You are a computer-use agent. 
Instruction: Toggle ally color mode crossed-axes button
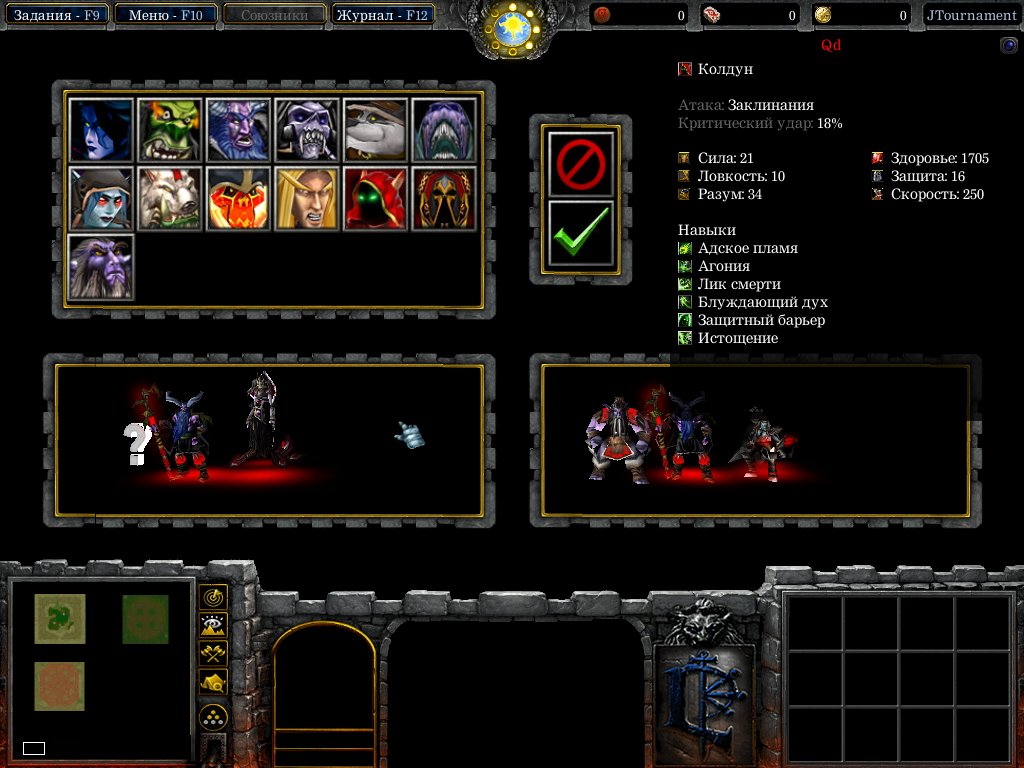(x=213, y=654)
